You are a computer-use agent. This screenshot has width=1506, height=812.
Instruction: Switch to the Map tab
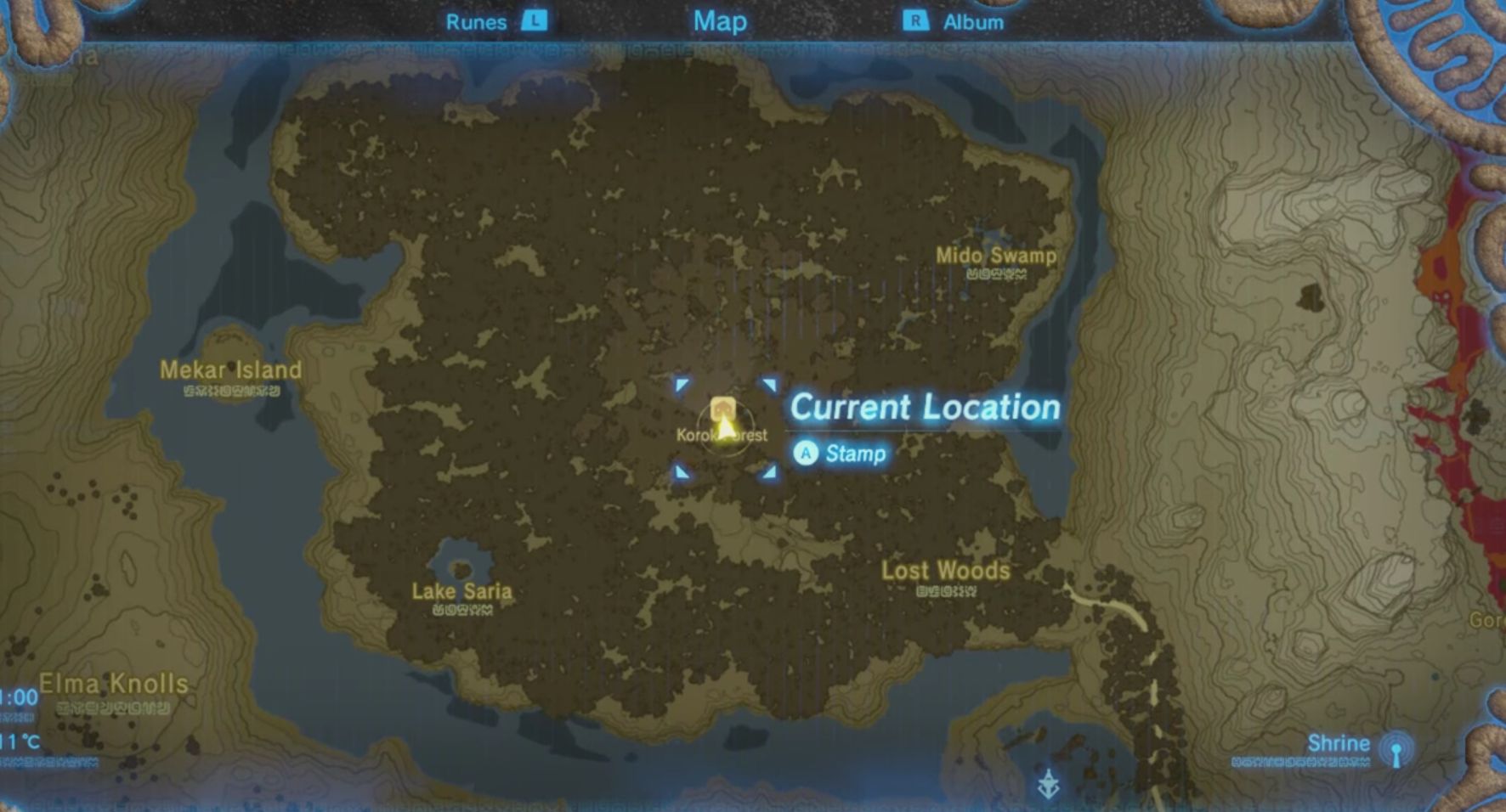(720, 21)
